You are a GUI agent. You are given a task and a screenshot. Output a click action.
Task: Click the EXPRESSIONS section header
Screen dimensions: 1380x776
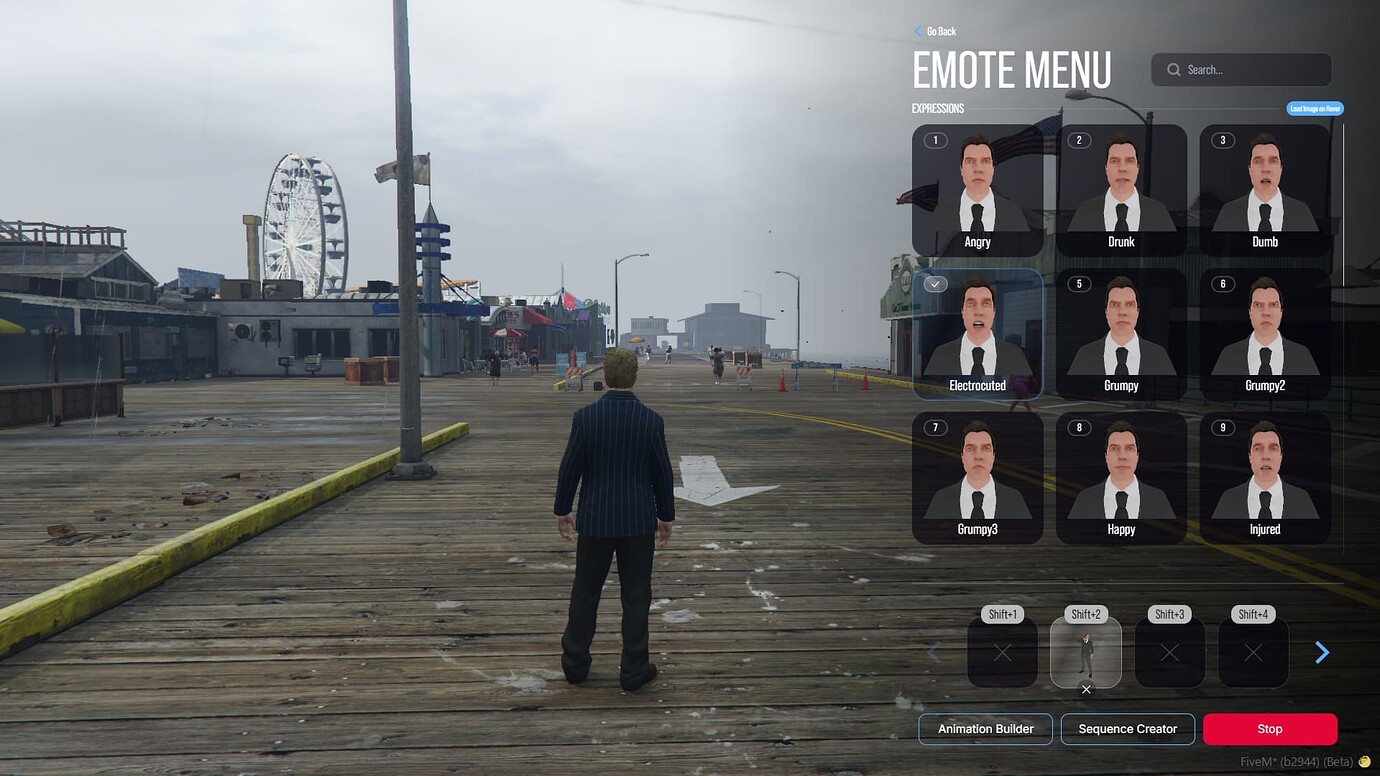(x=937, y=108)
